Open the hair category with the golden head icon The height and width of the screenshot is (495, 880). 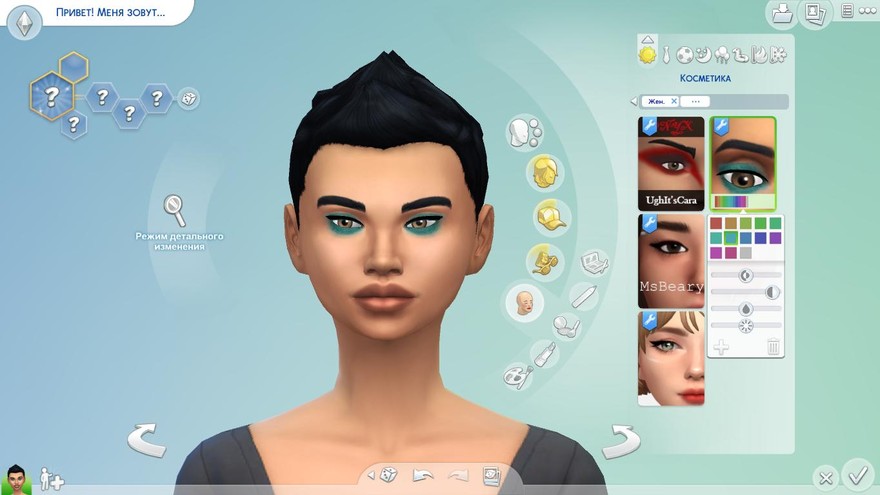click(x=544, y=171)
